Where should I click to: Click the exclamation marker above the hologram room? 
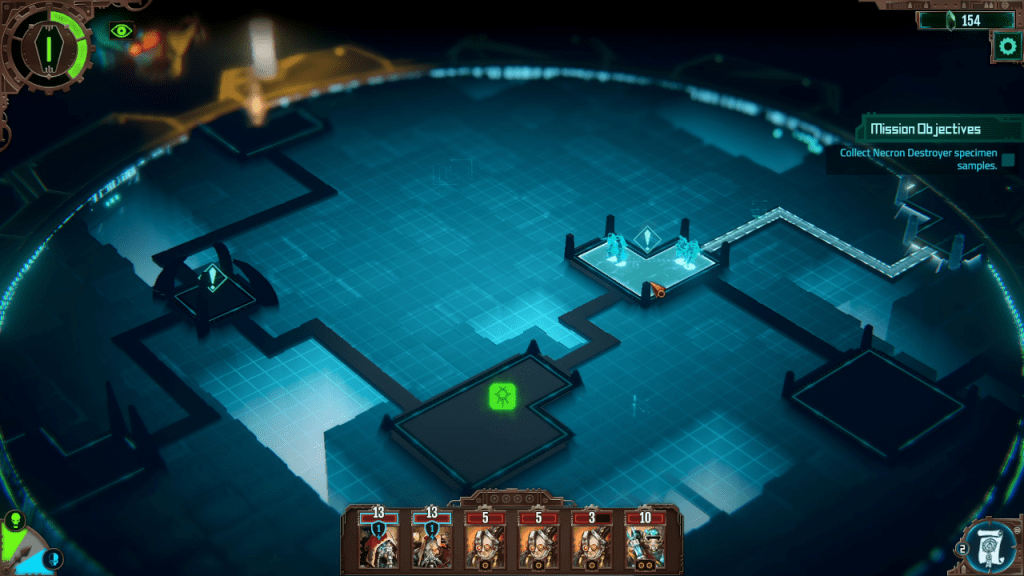tap(647, 240)
